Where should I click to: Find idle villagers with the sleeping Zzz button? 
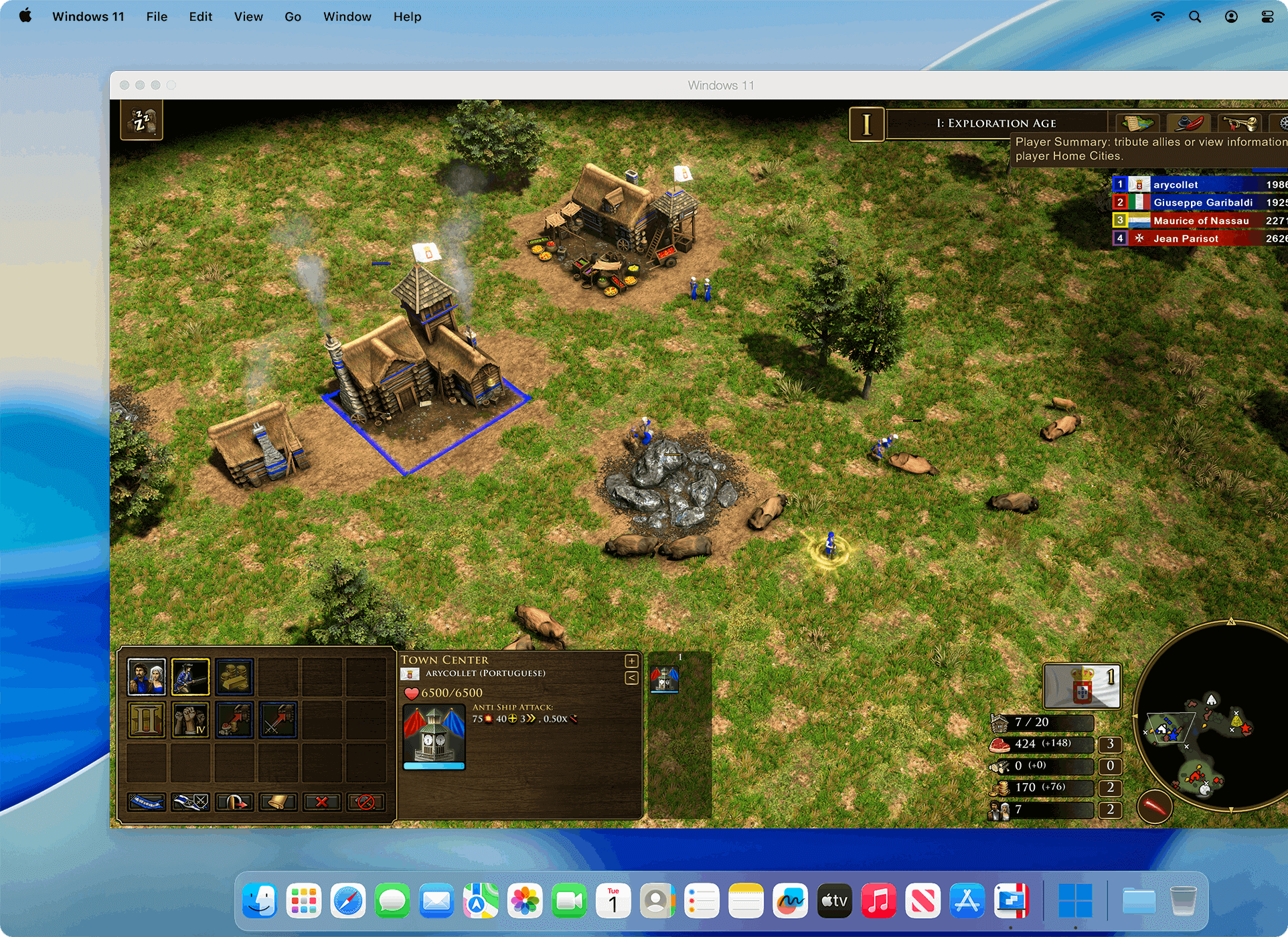(x=141, y=120)
